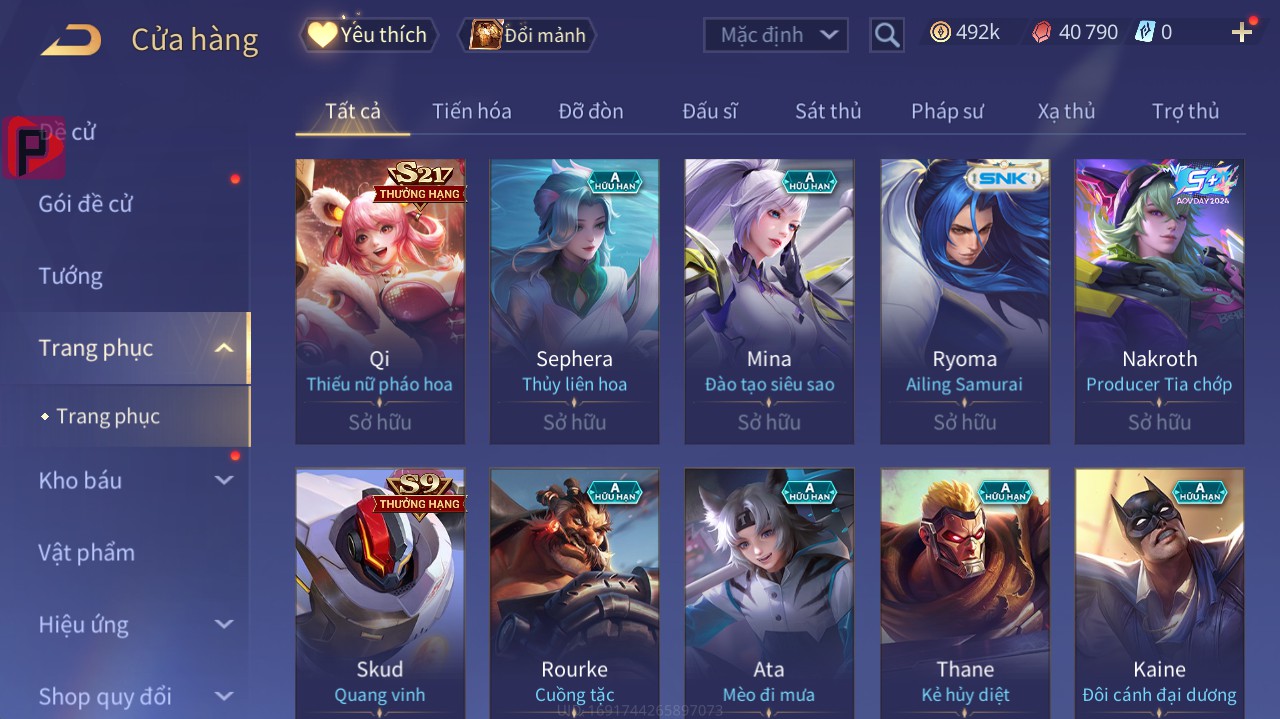
Task: Add currency with the plus button
Action: (1242, 33)
